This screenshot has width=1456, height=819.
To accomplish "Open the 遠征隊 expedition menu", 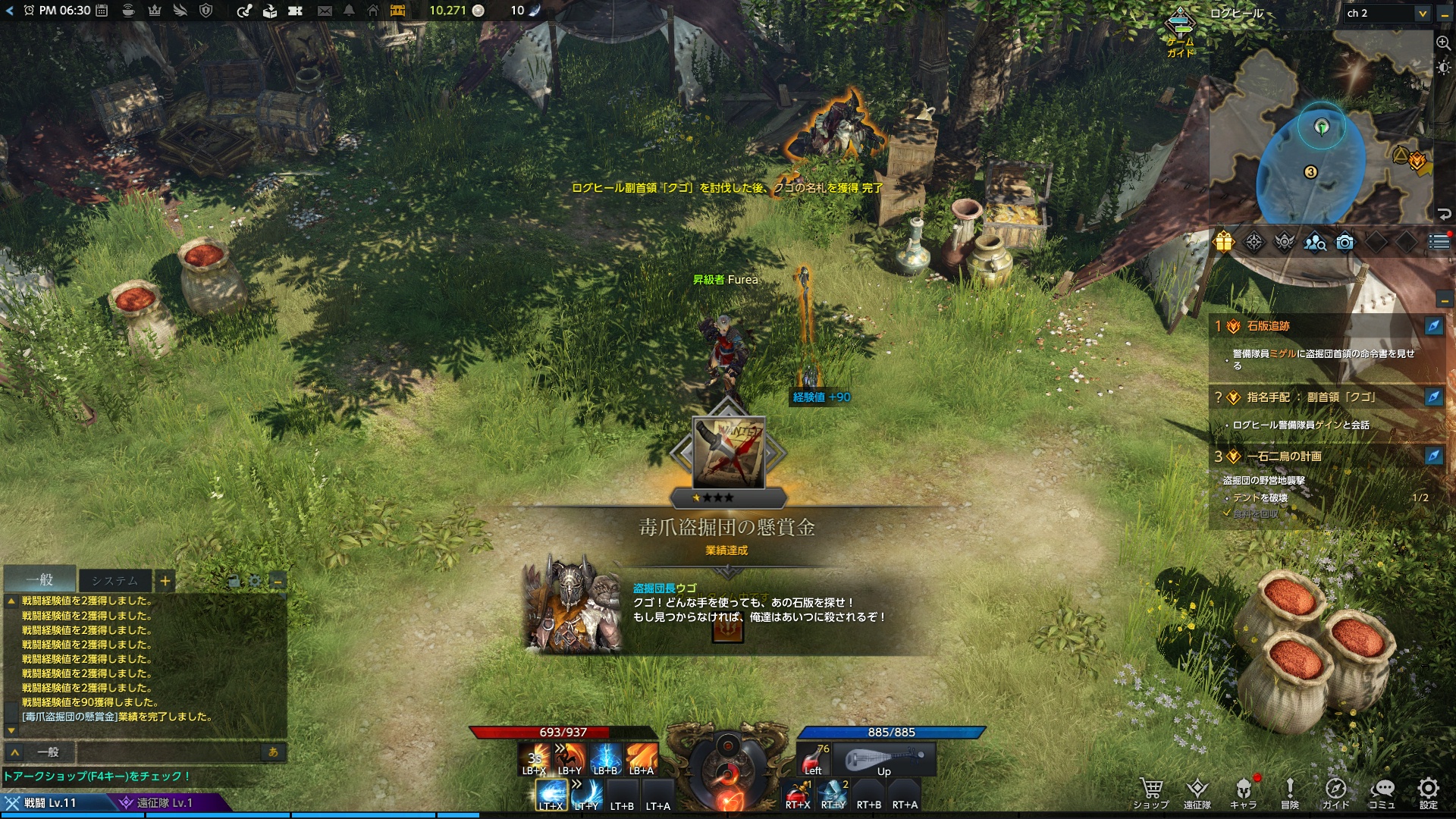I will pyautogui.click(x=1197, y=792).
